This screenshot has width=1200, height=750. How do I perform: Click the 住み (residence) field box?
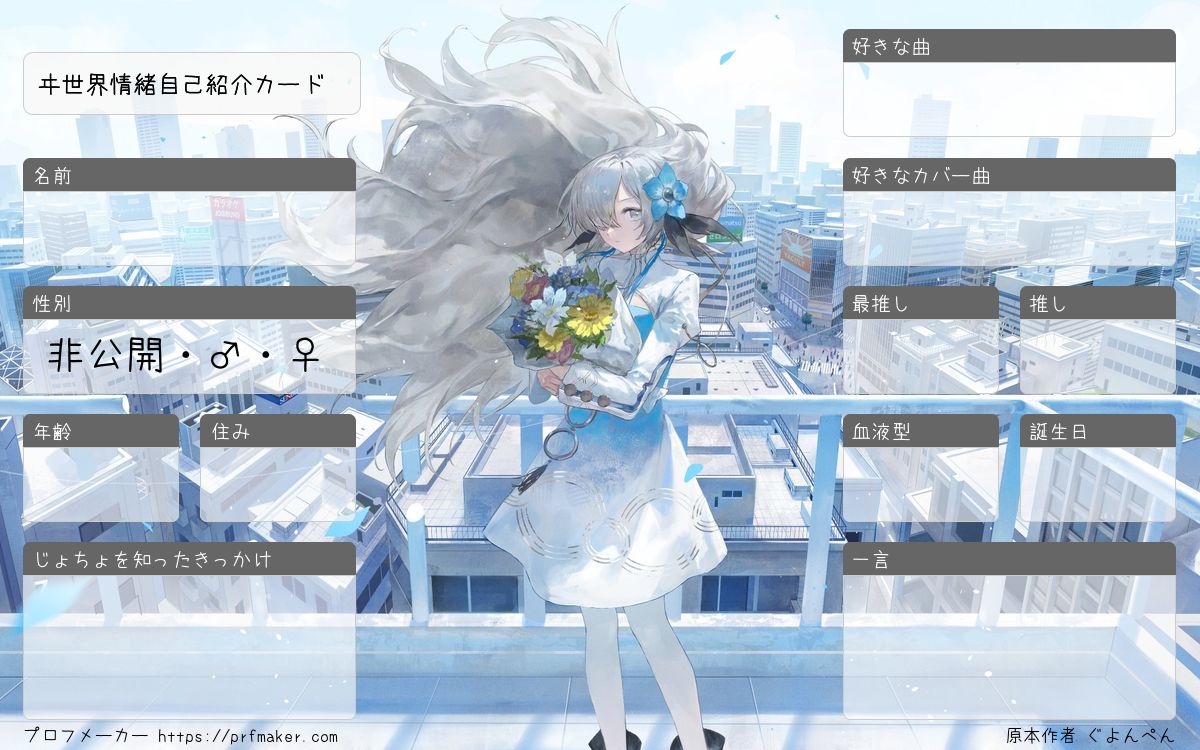(278, 484)
